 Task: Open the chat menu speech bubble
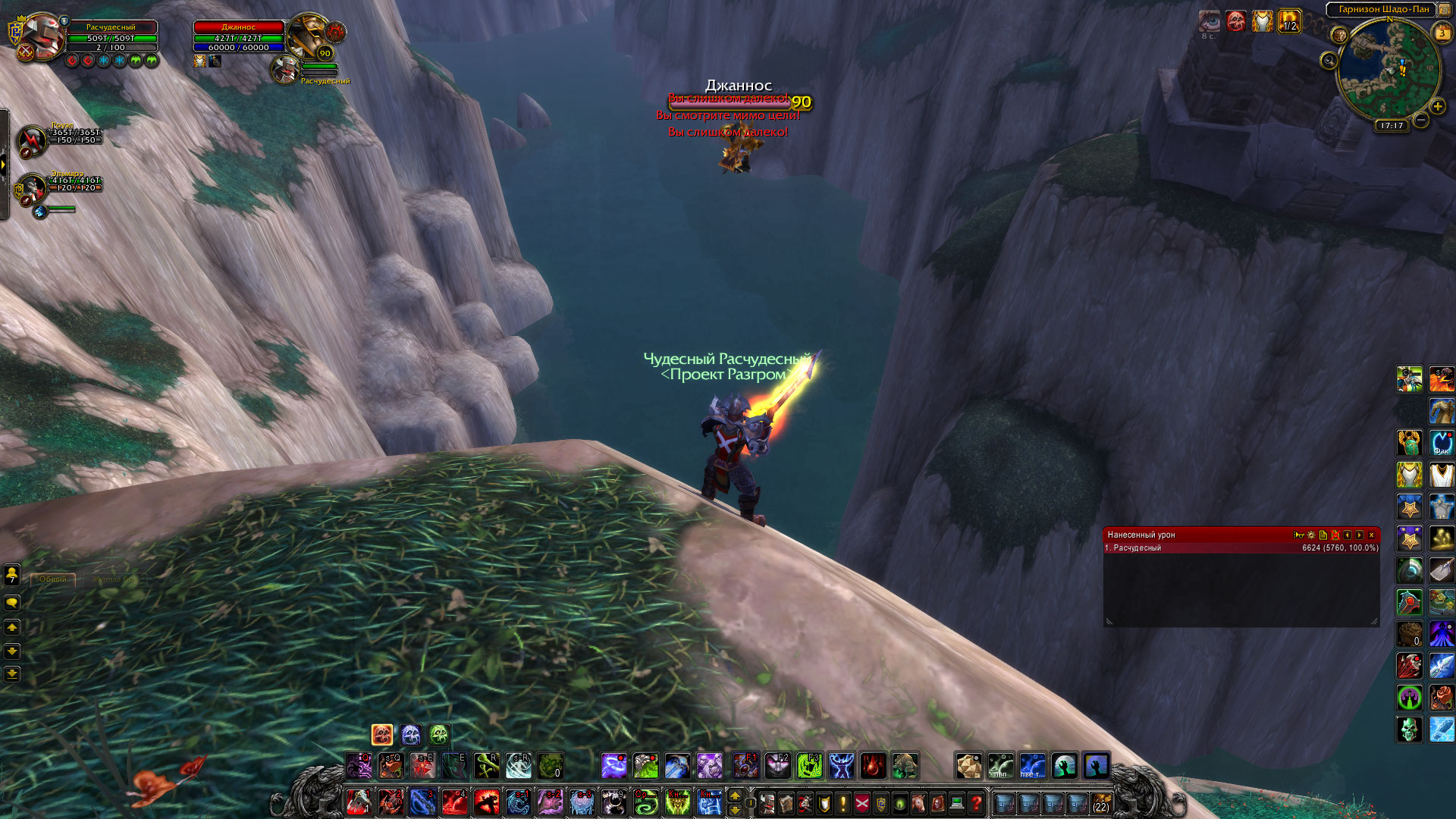tap(12, 603)
